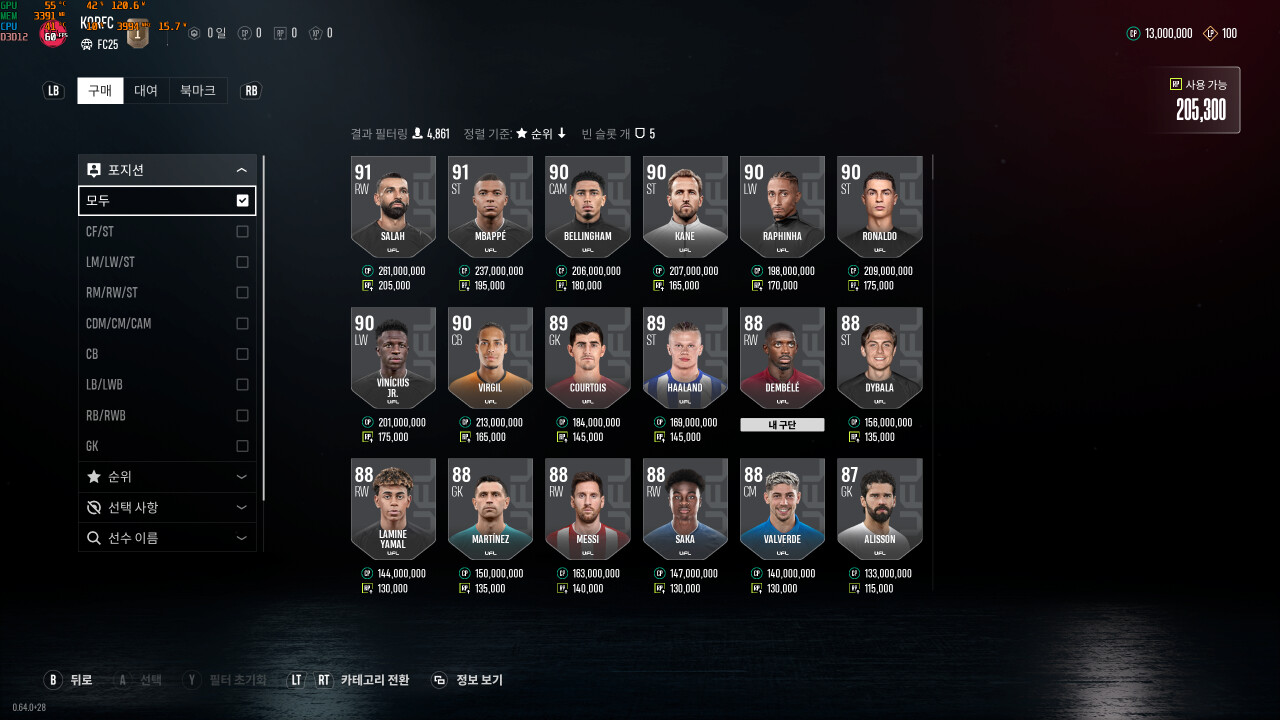Choose the Alisson goalkeeper card

[x=879, y=509]
